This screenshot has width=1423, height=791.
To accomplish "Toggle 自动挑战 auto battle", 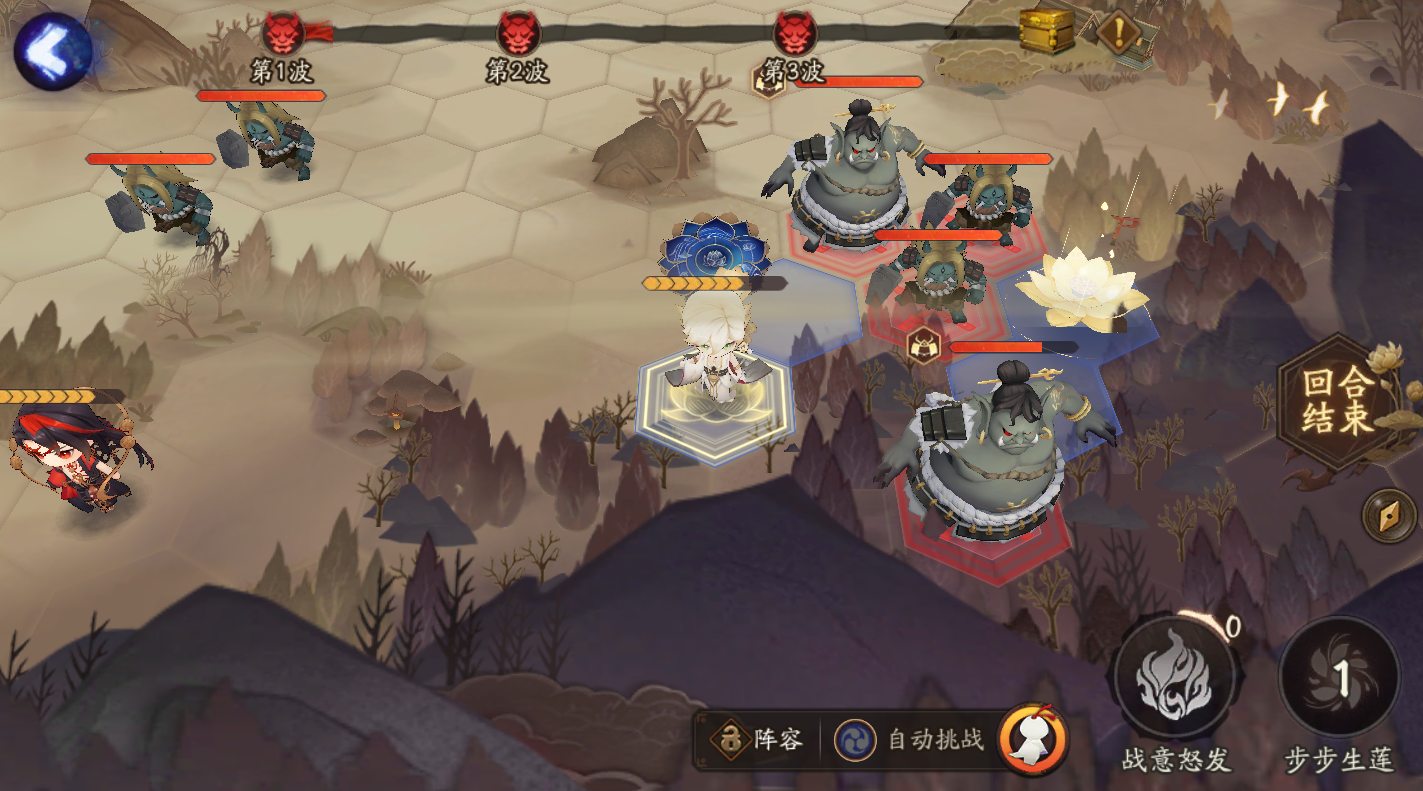I will [914, 740].
